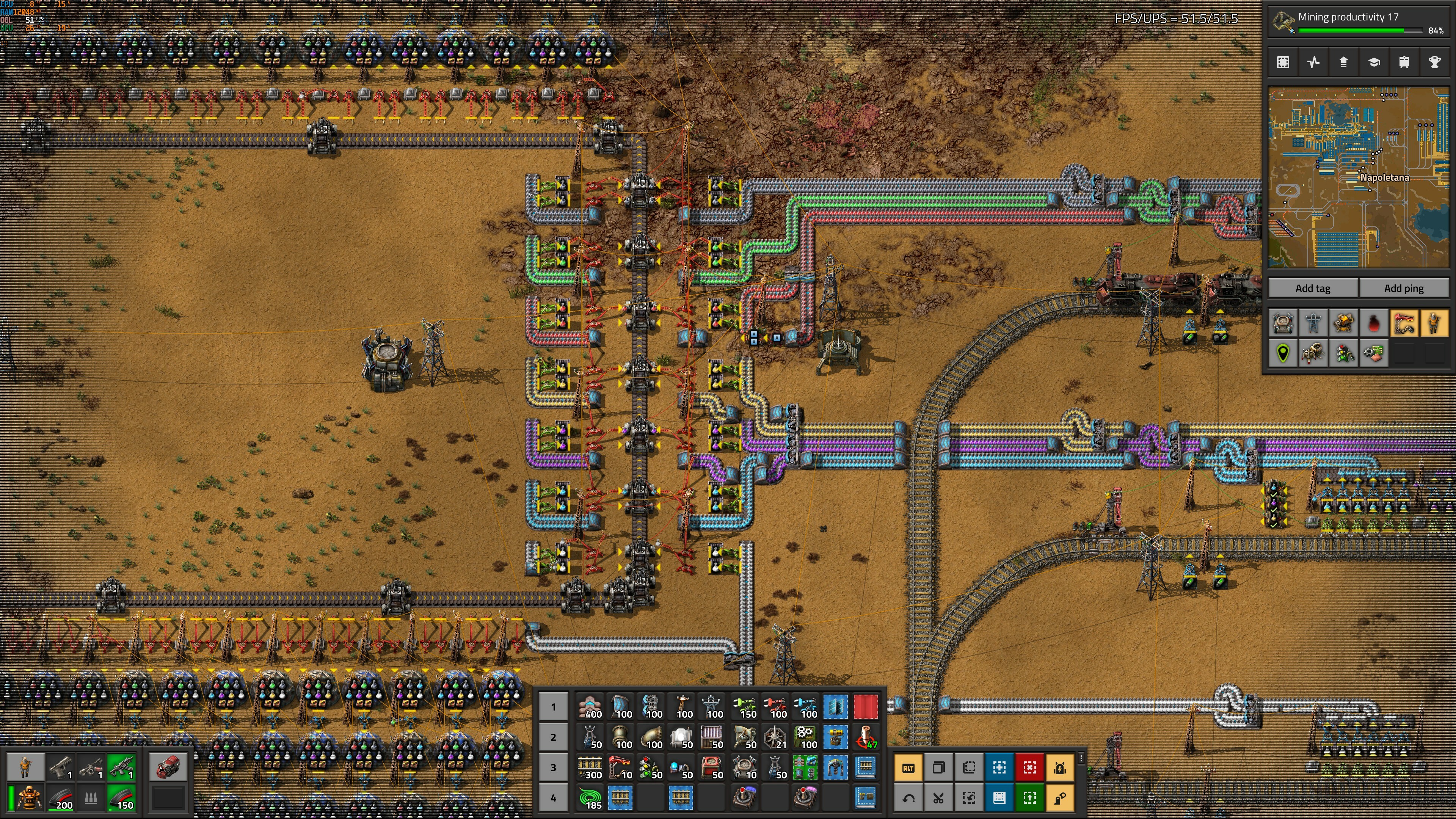Choose the pipe slot in hotbar row two
1456x819 pixels.
point(621,737)
